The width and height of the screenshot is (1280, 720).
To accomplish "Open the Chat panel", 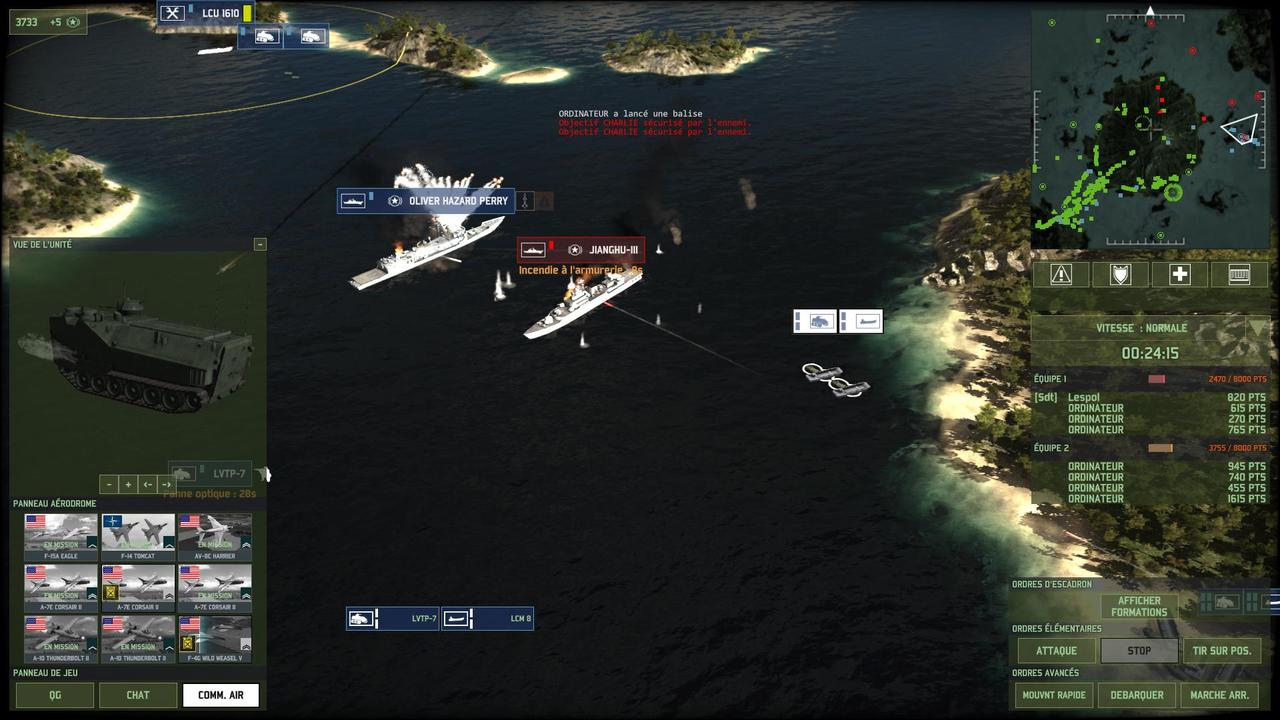I will [138, 695].
